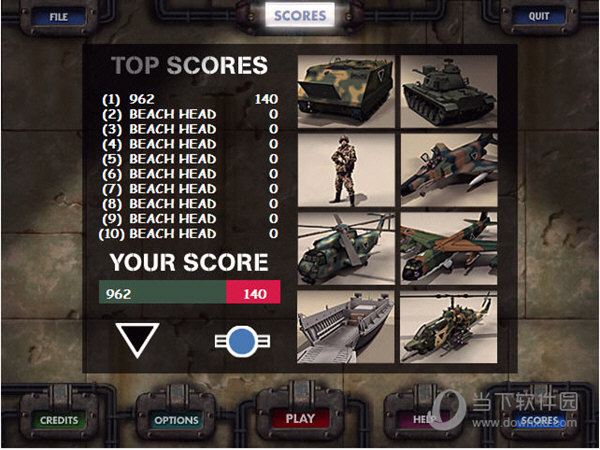Choose the transport helicopter thumbnail
The height and width of the screenshot is (450, 600).
coord(346,248)
